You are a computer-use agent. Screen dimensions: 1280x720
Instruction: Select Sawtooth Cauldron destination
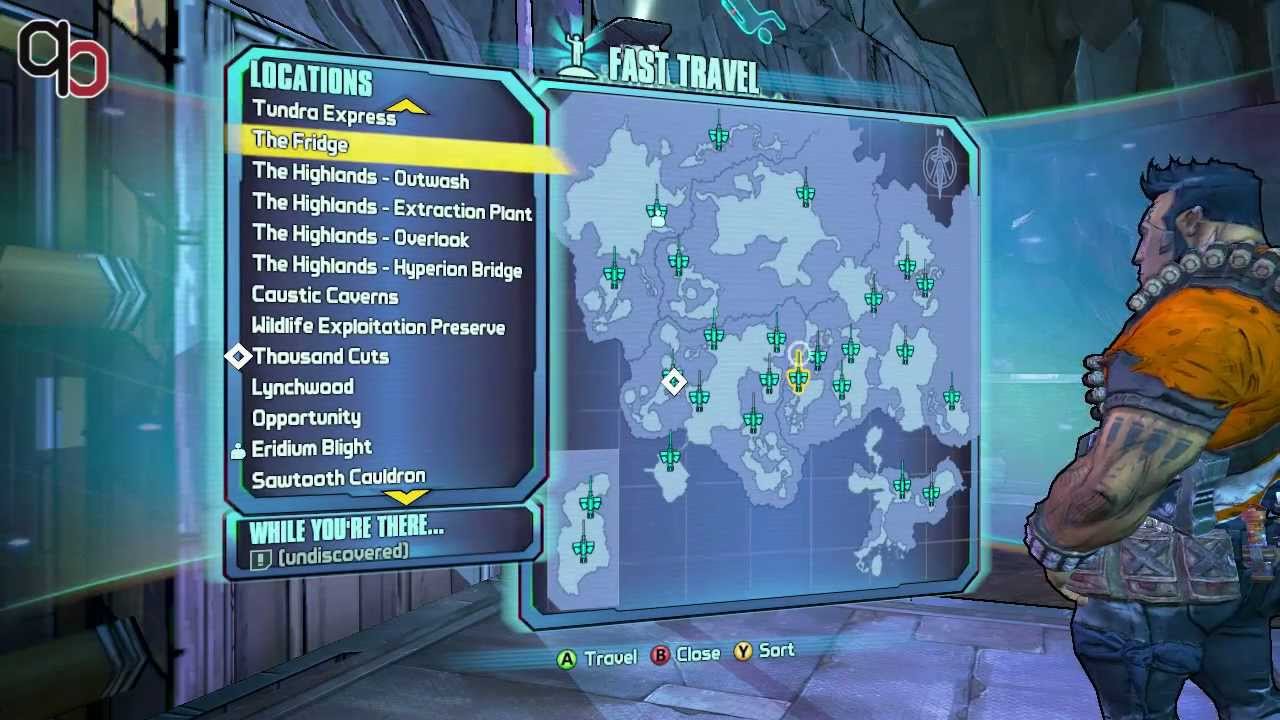[x=338, y=478]
